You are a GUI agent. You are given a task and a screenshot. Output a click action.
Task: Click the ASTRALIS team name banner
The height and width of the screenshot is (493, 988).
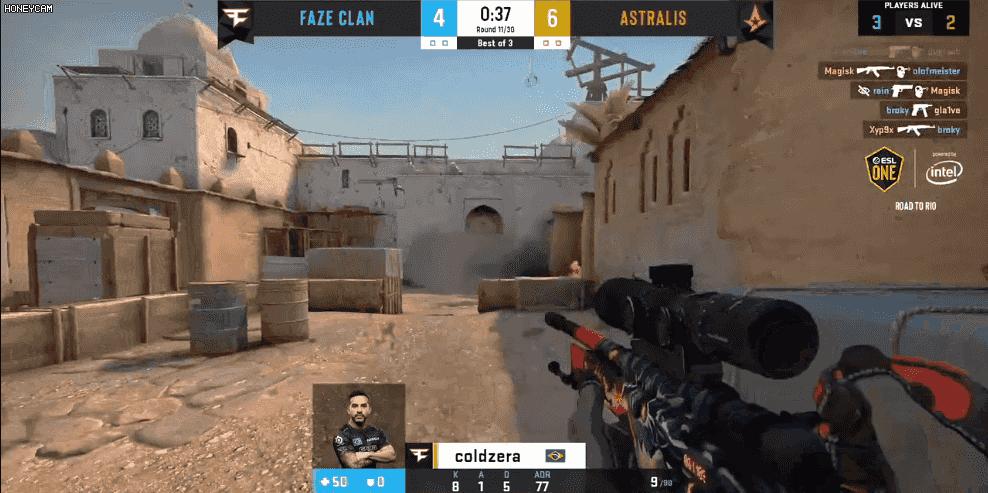coord(652,18)
